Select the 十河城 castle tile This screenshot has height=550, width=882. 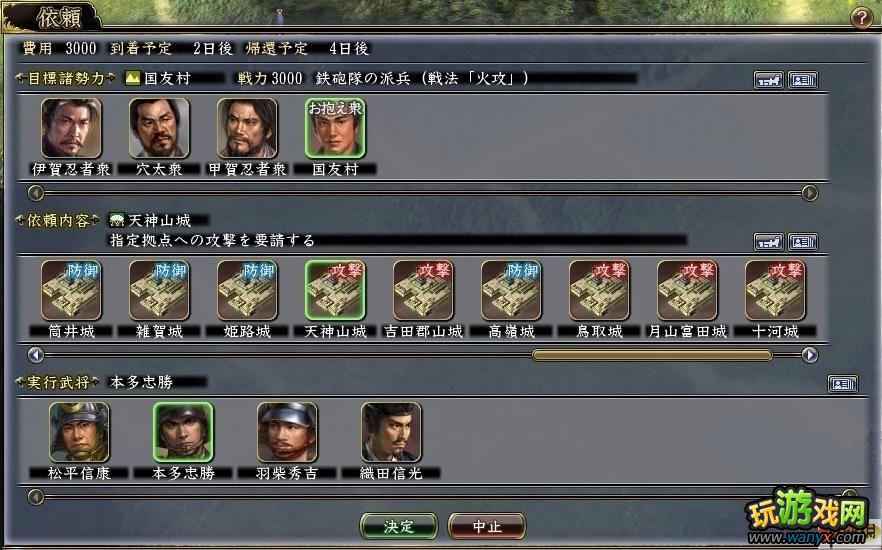(775, 291)
